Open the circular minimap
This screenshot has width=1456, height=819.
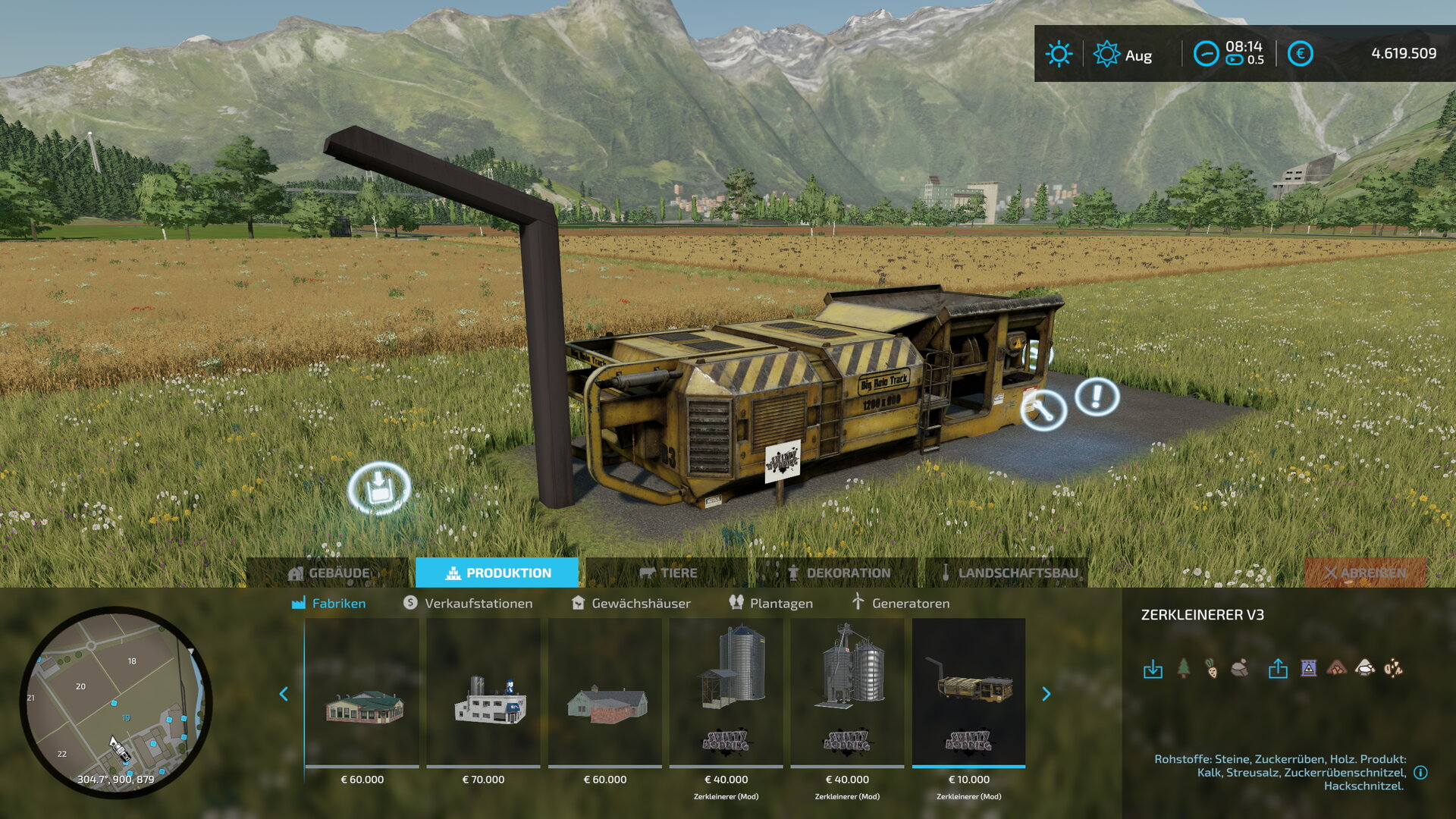tap(115, 701)
